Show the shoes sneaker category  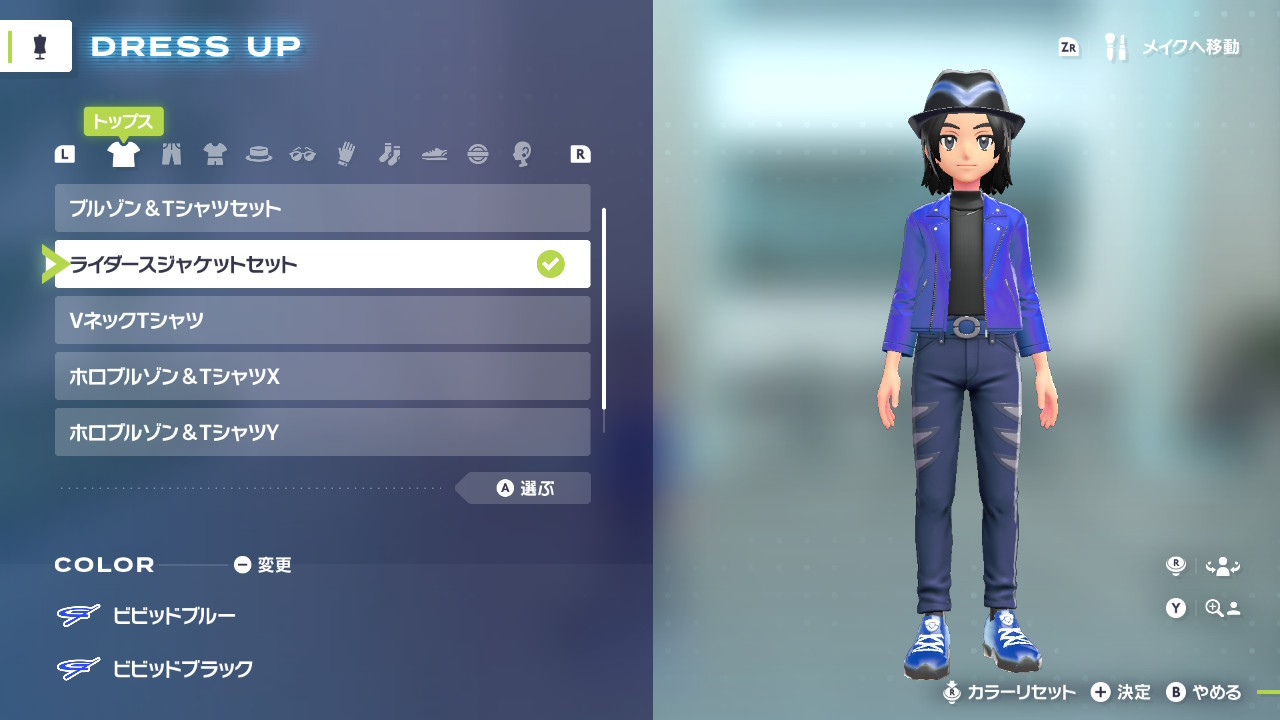[434, 154]
